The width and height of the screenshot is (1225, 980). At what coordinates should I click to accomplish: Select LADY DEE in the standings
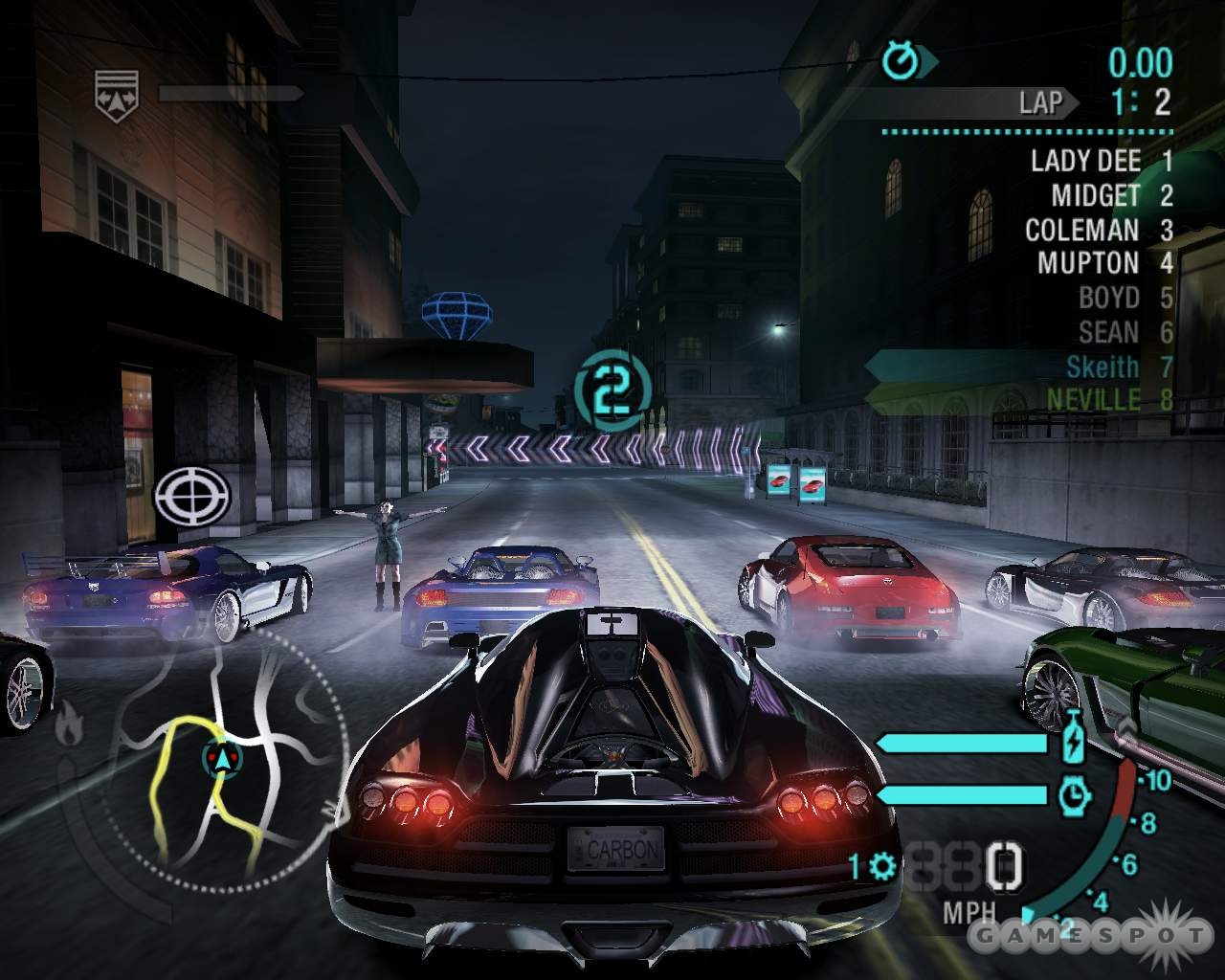coord(1099,161)
